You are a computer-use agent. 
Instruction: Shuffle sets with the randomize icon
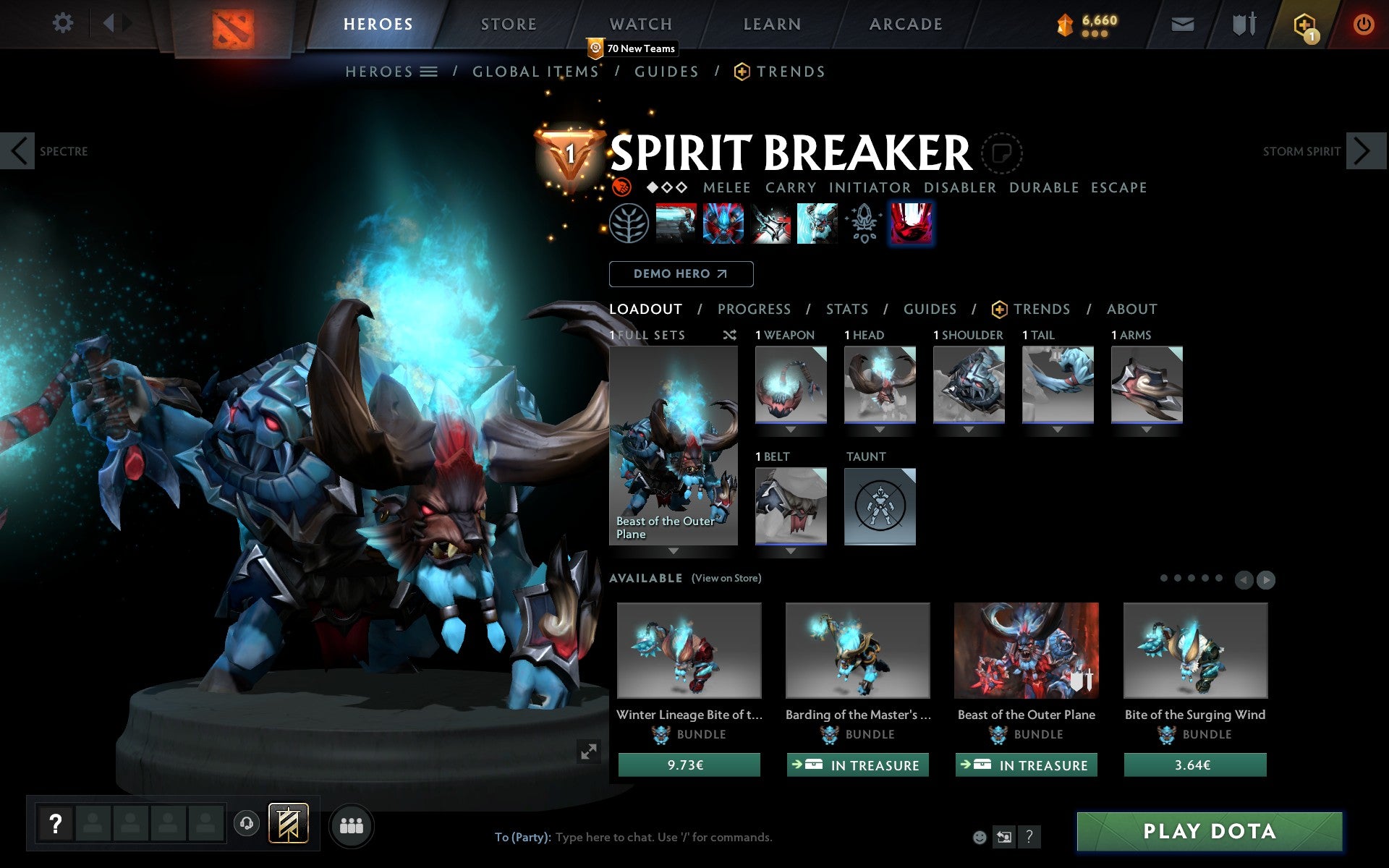point(729,335)
